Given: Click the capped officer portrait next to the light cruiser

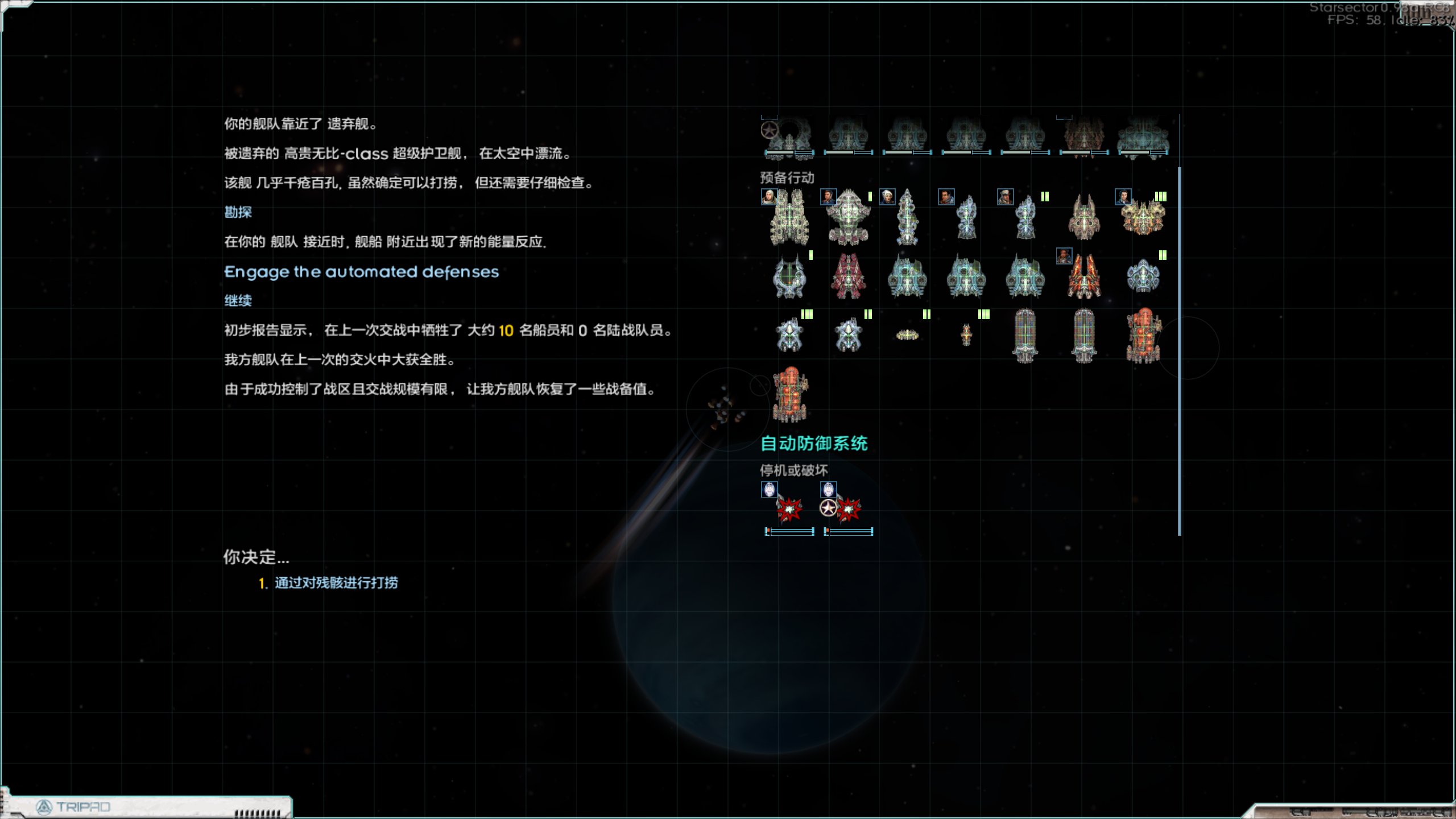Looking at the screenshot, I should pyautogui.click(x=1006, y=197).
